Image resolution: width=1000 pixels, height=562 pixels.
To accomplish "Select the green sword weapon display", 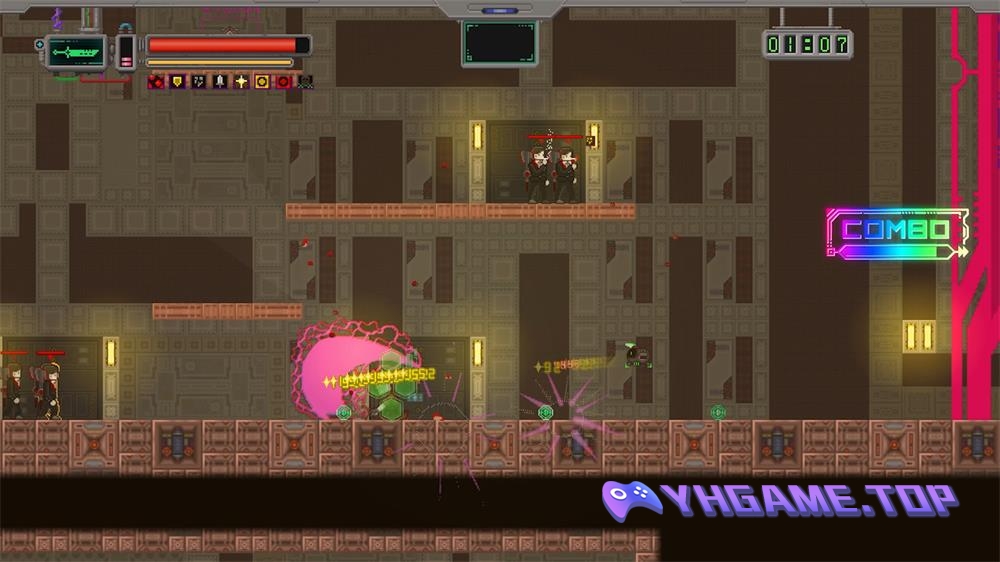I will coord(76,51).
